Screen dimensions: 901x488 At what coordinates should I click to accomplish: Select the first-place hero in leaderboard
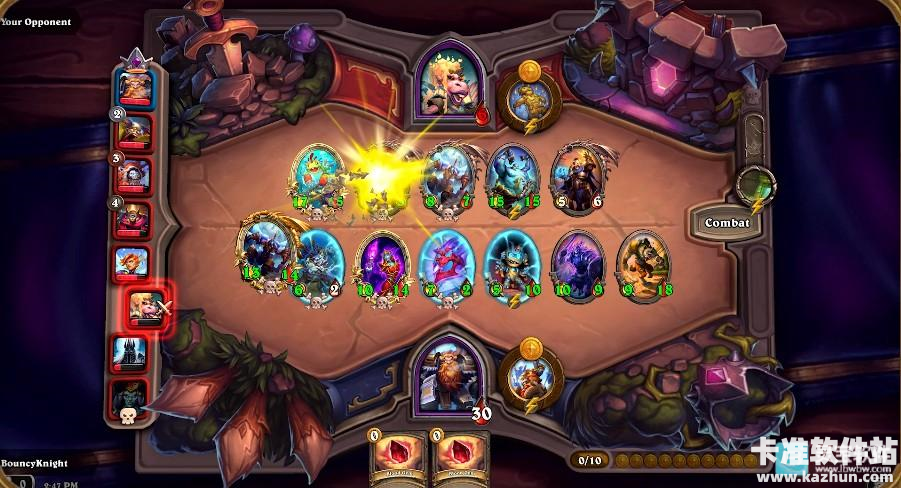pyautogui.click(x=135, y=86)
